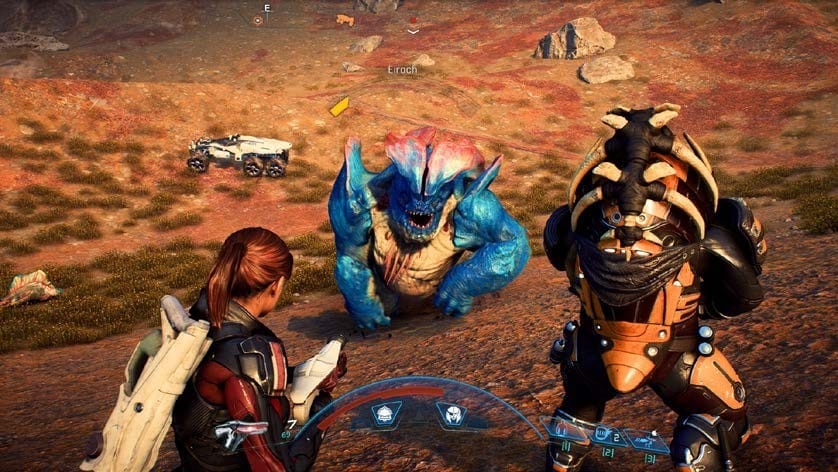Screen dimensions: 838x472
Task: Click the orange marker on the compass
Action: click(345, 19)
